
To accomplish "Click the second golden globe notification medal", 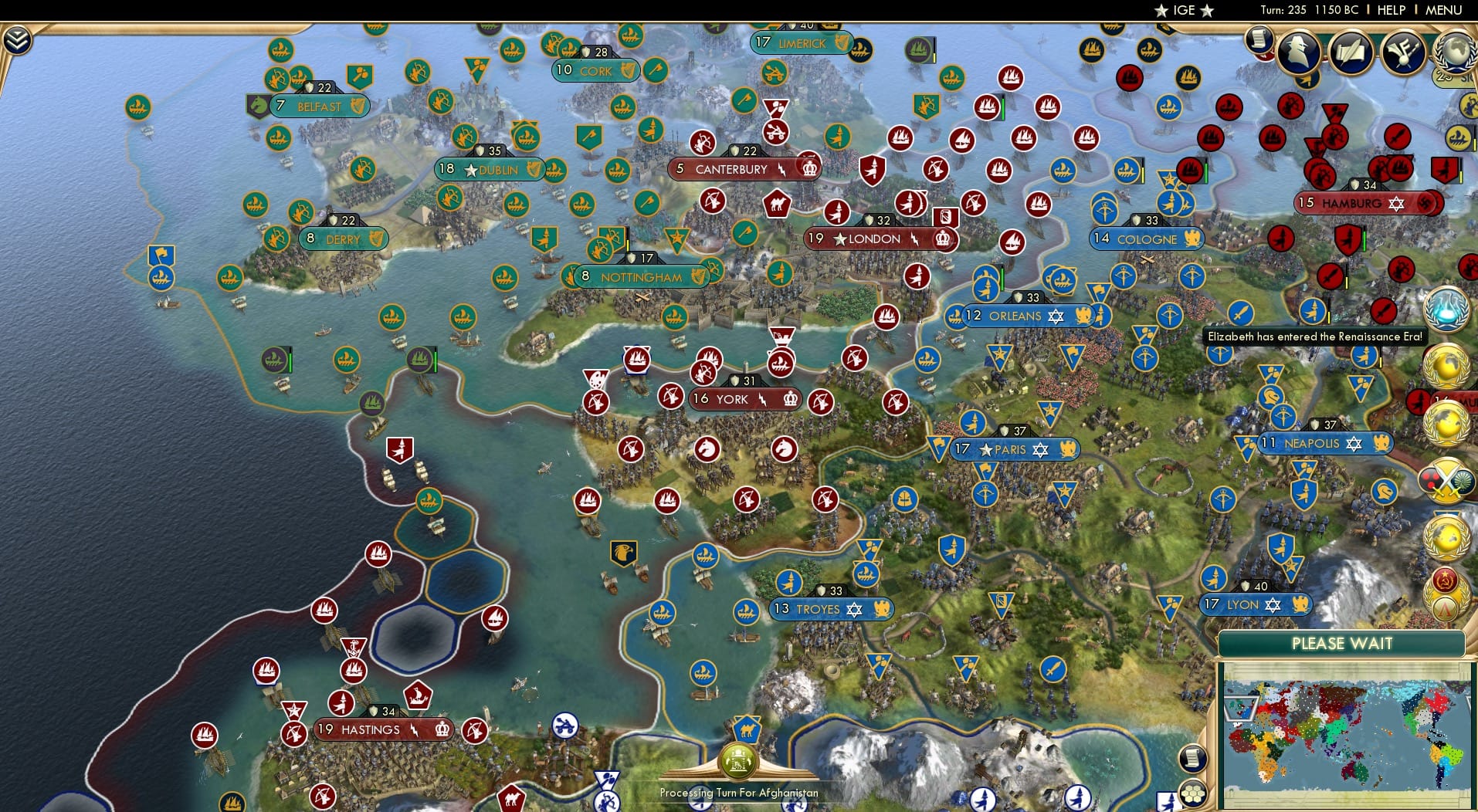I will pyautogui.click(x=1448, y=421).
